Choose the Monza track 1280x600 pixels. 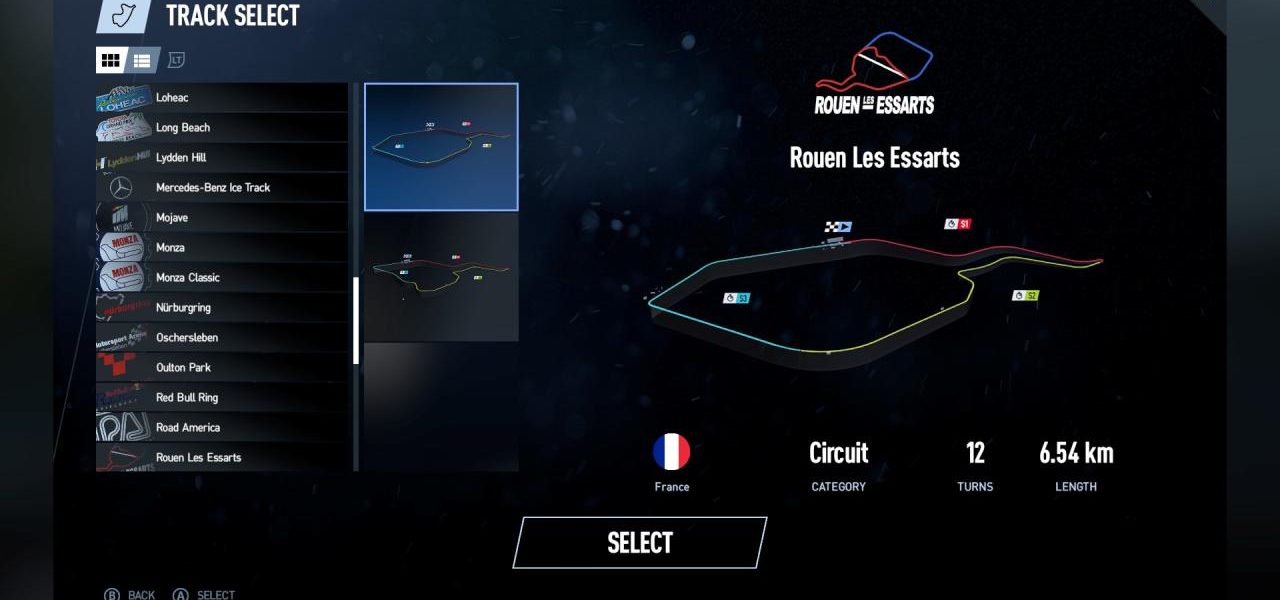[x=222, y=248]
